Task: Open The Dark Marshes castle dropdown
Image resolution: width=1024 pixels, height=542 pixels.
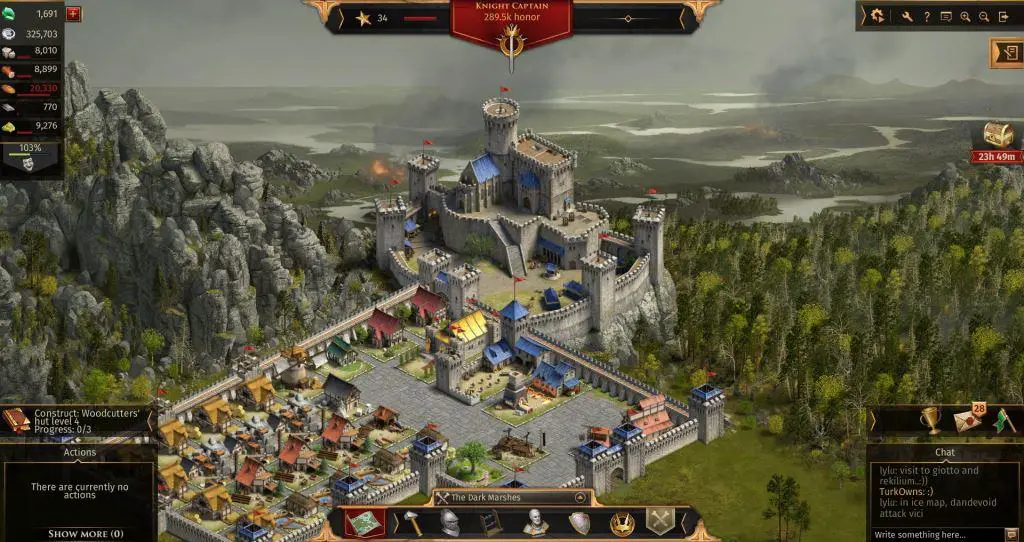Action: point(511,497)
